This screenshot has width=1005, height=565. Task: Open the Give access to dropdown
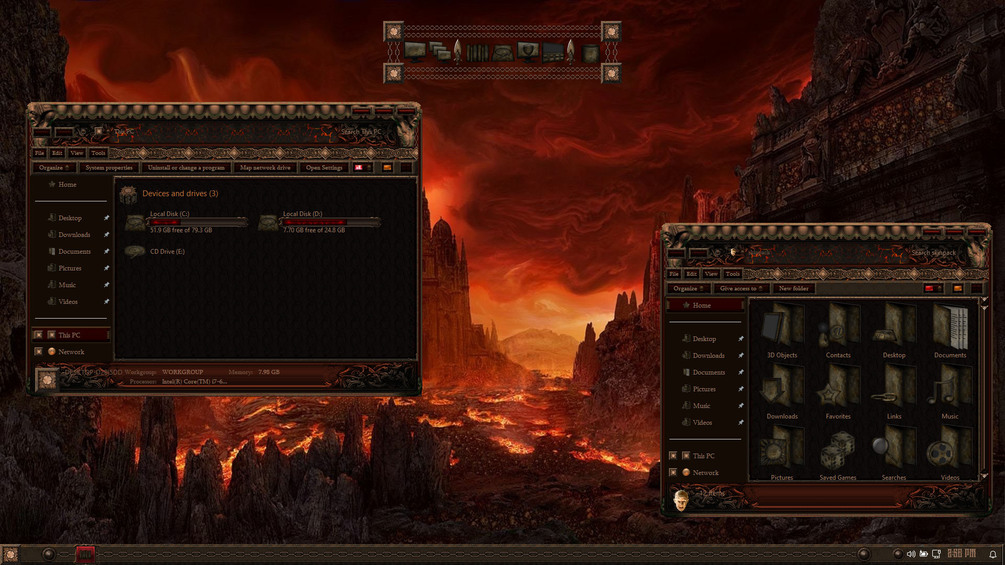coord(741,288)
